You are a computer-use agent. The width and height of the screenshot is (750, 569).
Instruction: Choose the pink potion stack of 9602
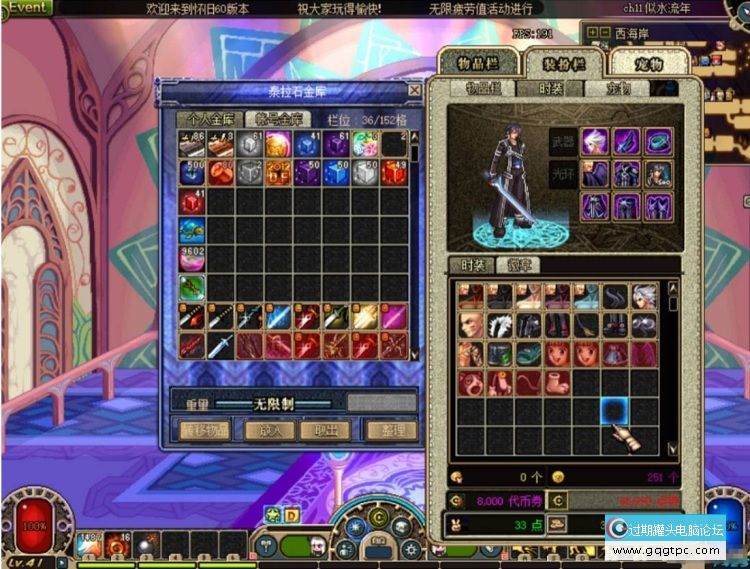[x=192, y=258]
